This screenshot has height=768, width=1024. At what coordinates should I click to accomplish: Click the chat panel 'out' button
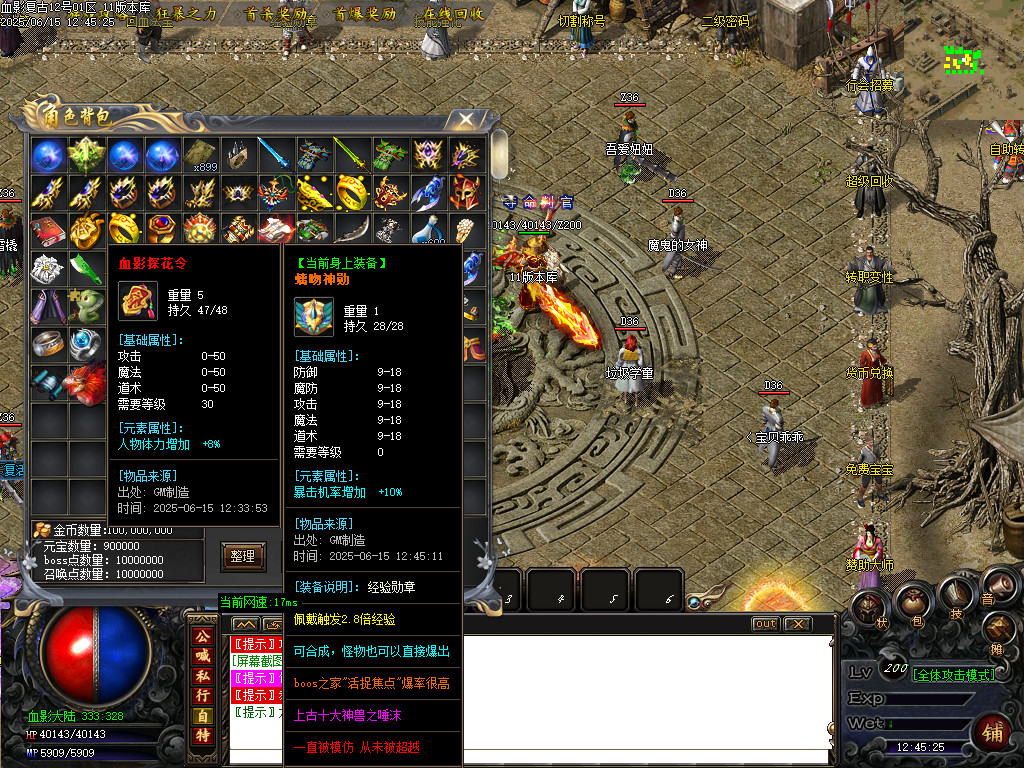click(x=765, y=624)
